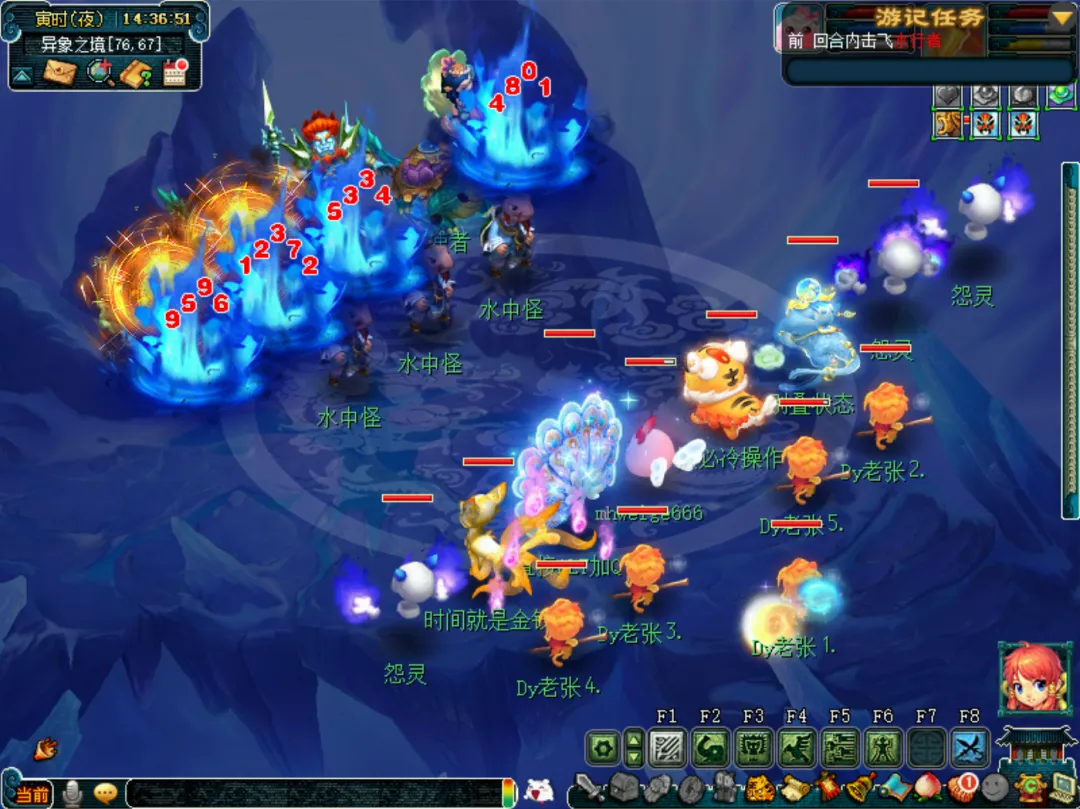The height and width of the screenshot is (809, 1080).
Task: Open the help book with question mark
Action: [x=136, y=73]
